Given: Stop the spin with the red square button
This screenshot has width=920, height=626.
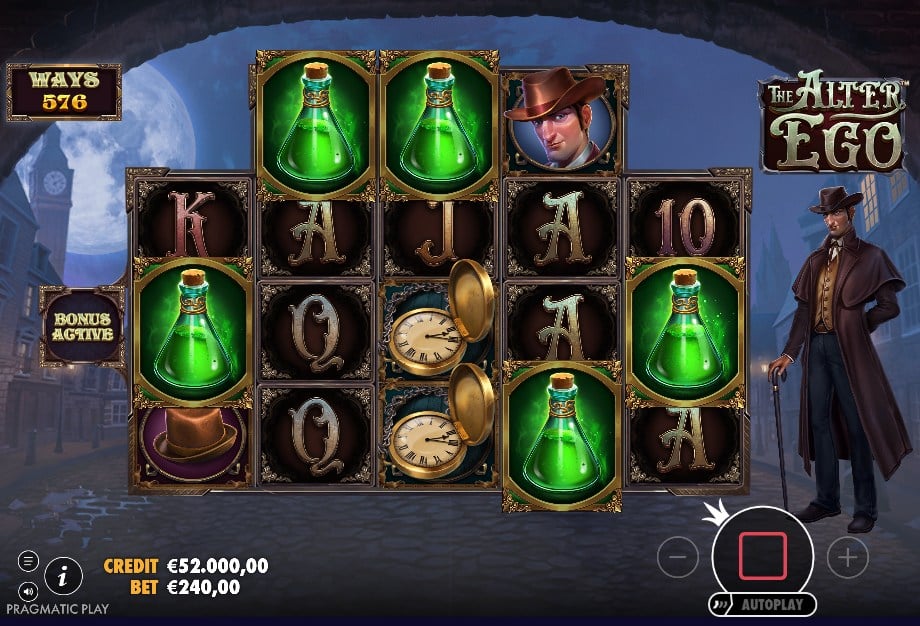Looking at the screenshot, I should point(763,557).
